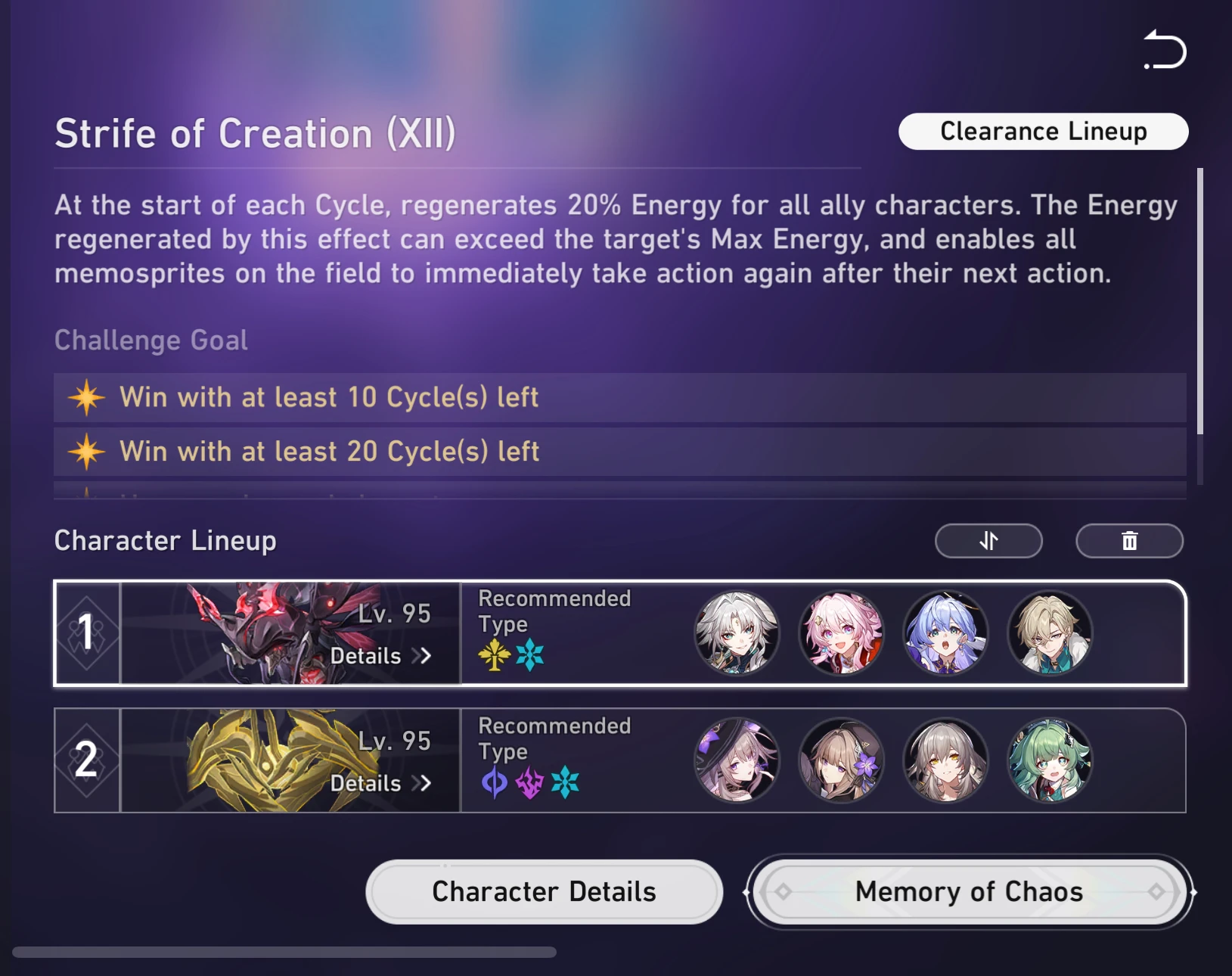1232x976 pixels.
Task: Open the Character Details screen
Action: 543,892
